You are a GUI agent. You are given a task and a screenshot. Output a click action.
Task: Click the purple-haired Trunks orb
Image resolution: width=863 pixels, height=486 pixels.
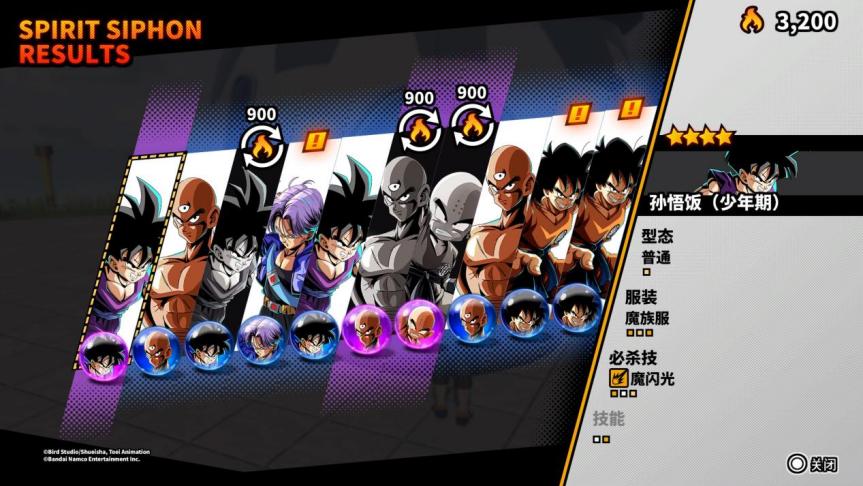pyautogui.click(x=262, y=339)
